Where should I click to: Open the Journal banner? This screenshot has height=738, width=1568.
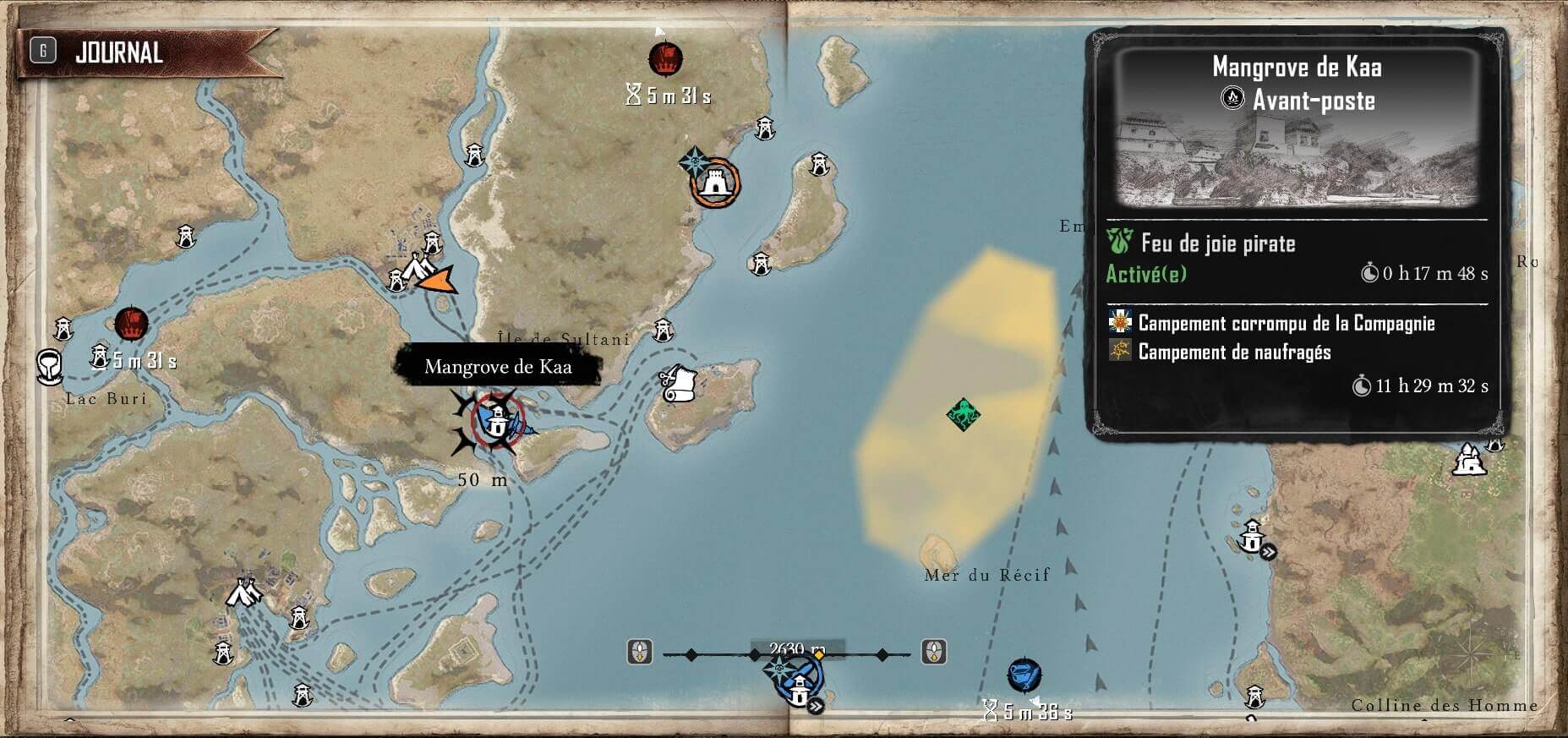[118, 52]
